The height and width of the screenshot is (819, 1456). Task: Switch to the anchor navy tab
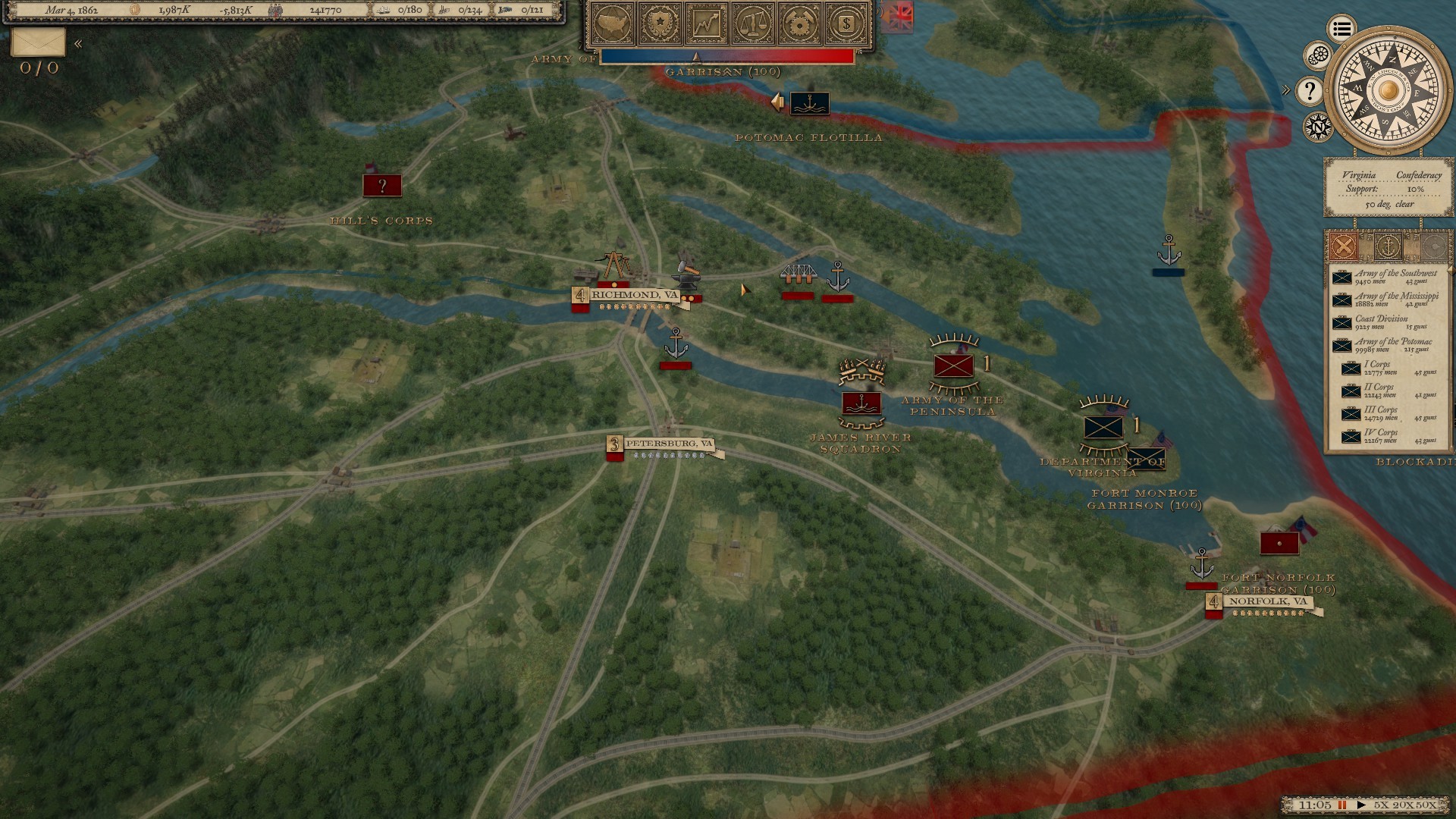point(1389,246)
